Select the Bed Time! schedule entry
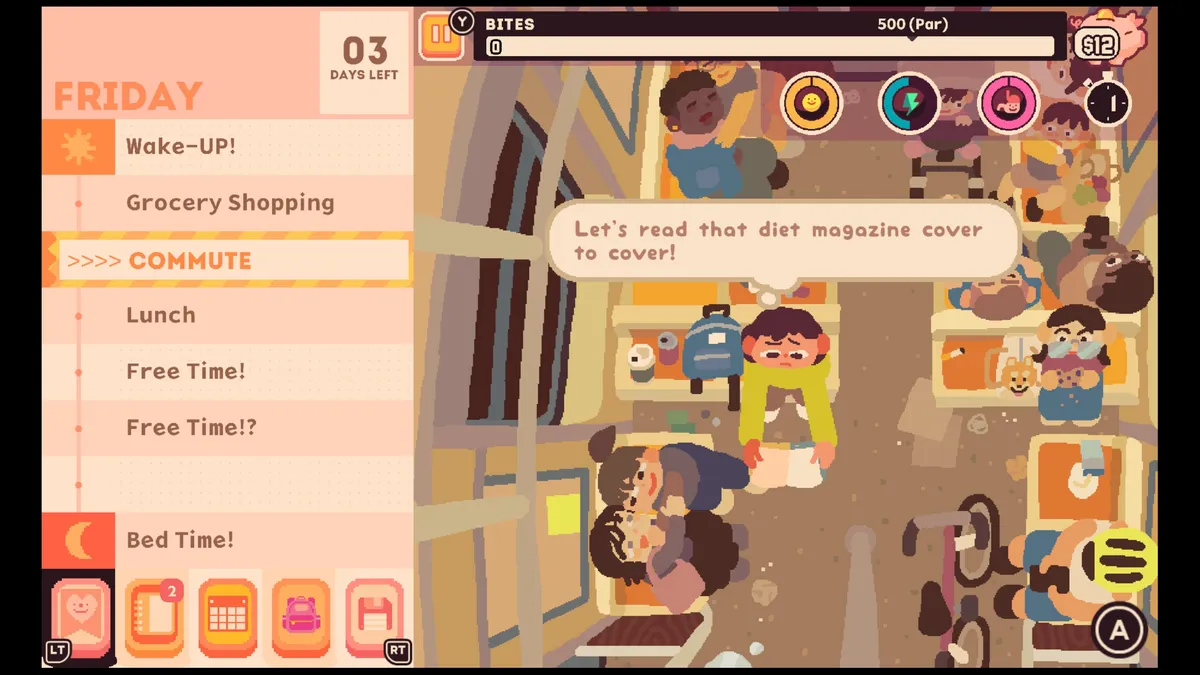 click(x=180, y=540)
